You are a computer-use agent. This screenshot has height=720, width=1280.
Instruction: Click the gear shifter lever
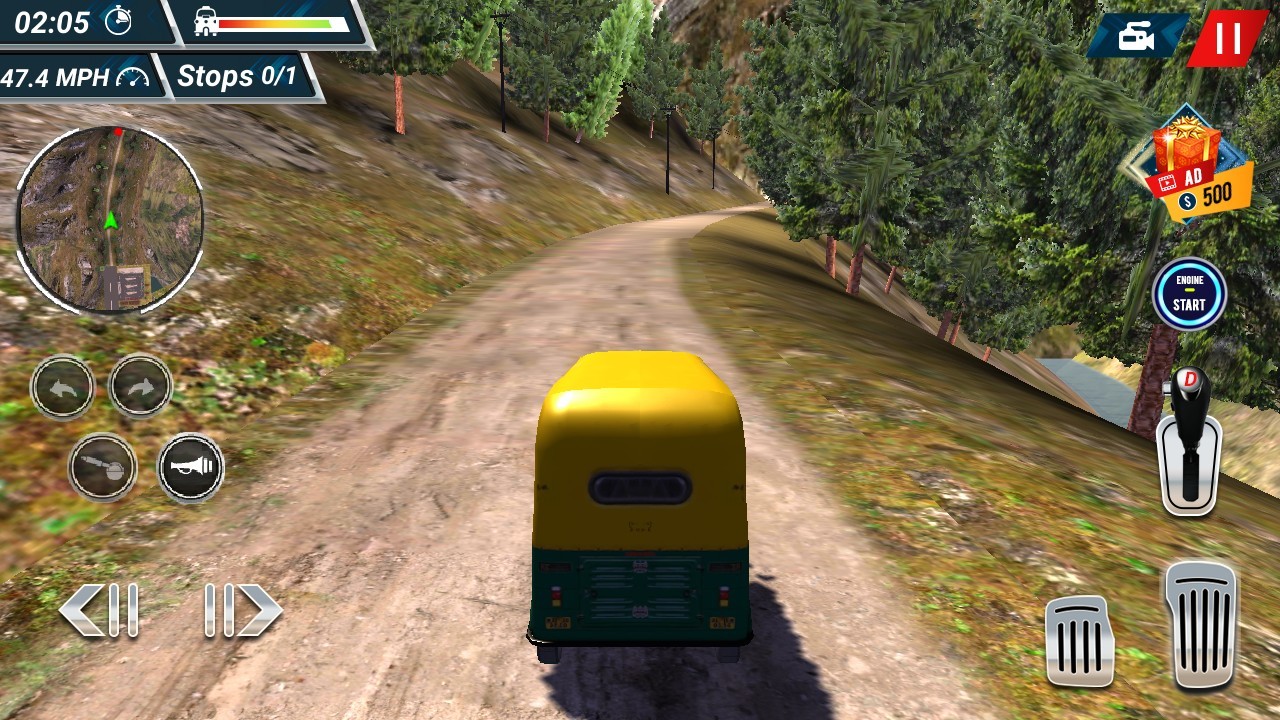[x=1189, y=441]
